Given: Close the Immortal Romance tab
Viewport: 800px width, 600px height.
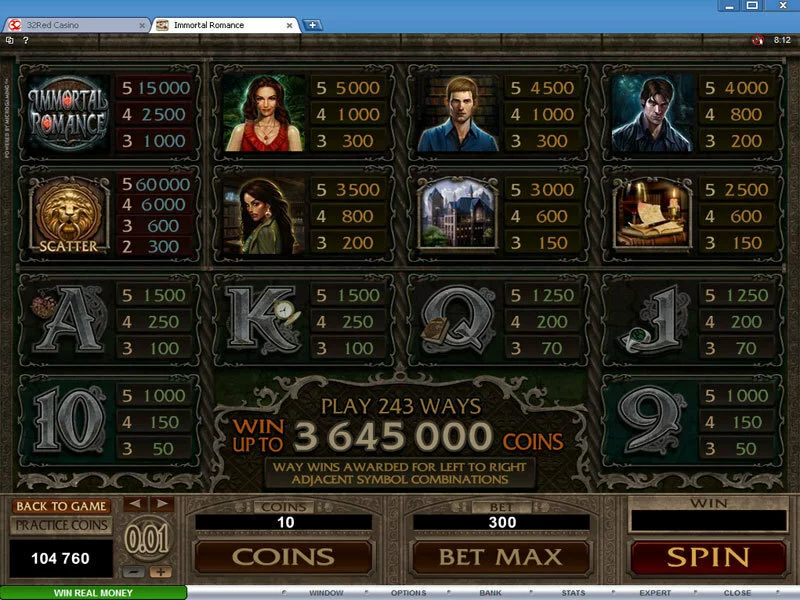Looking at the screenshot, I should point(291,25).
